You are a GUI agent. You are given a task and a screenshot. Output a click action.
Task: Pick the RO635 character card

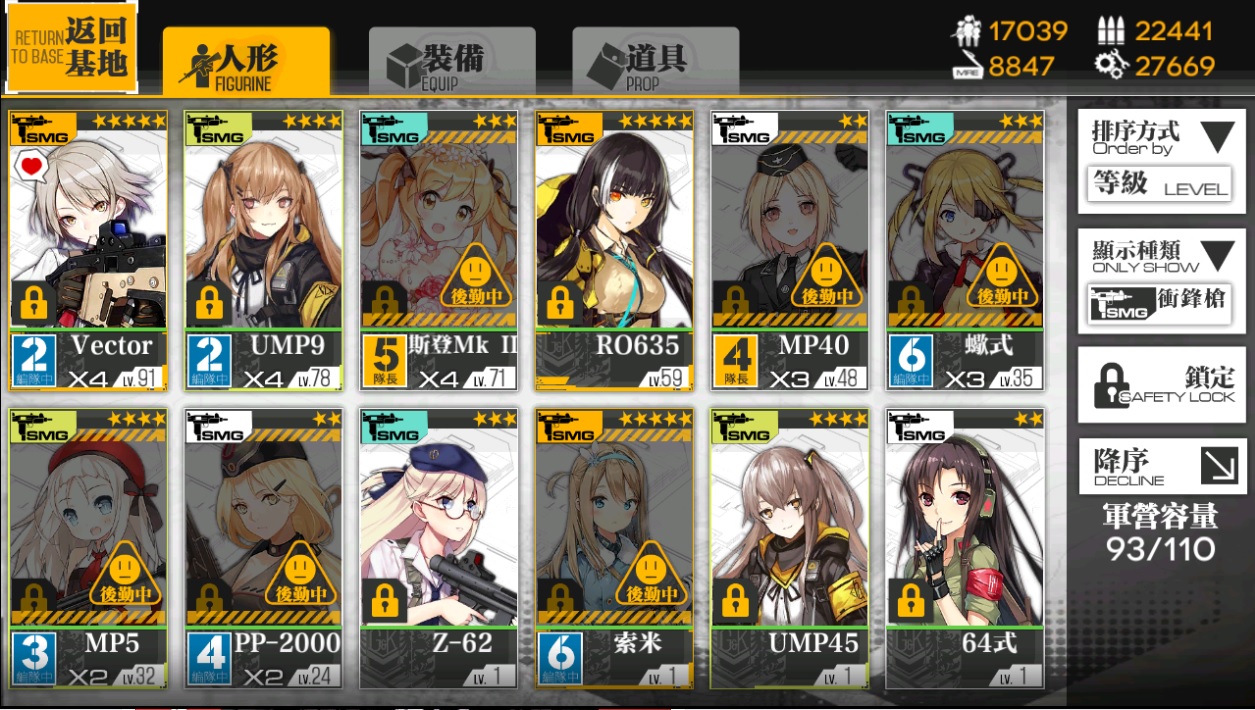tap(614, 250)
